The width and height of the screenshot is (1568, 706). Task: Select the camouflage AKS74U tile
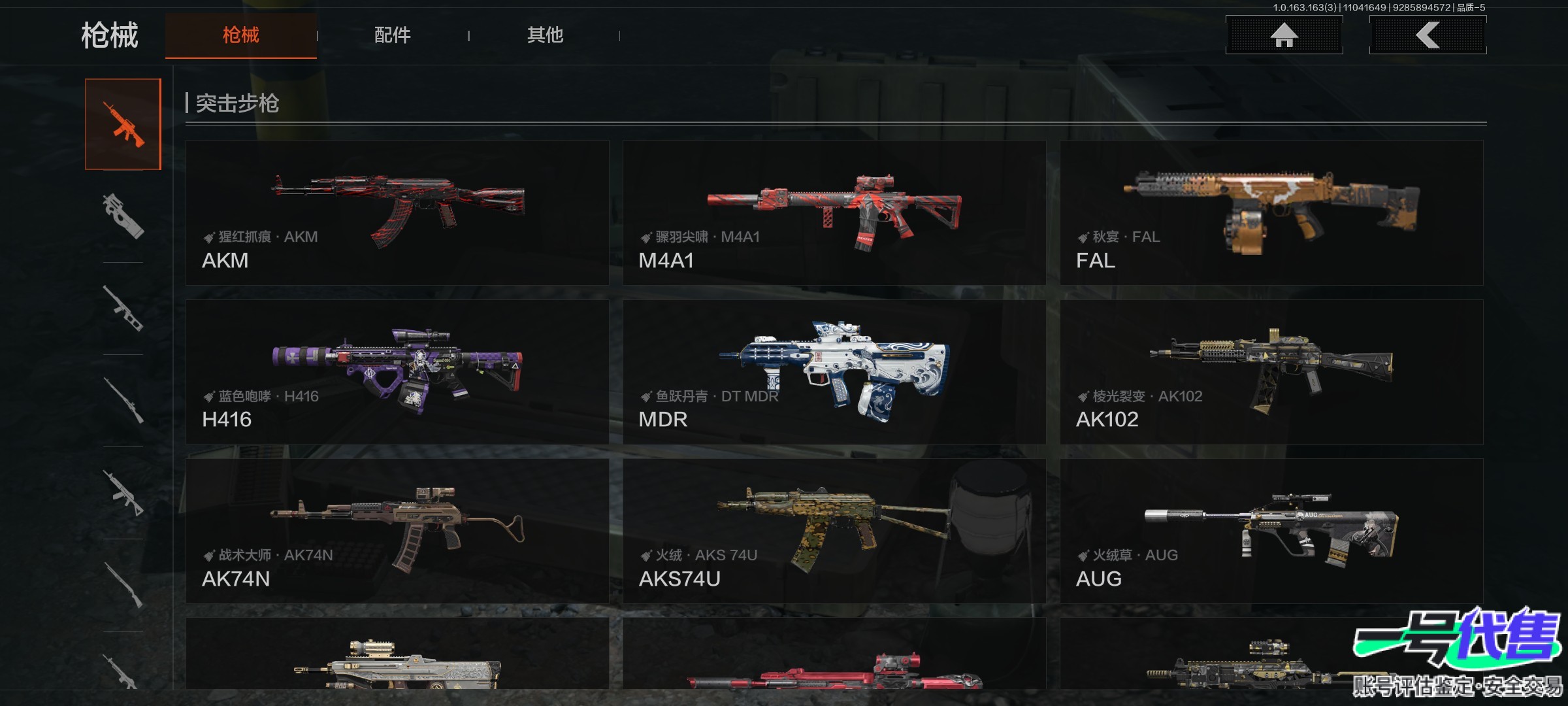click(834, 531)
